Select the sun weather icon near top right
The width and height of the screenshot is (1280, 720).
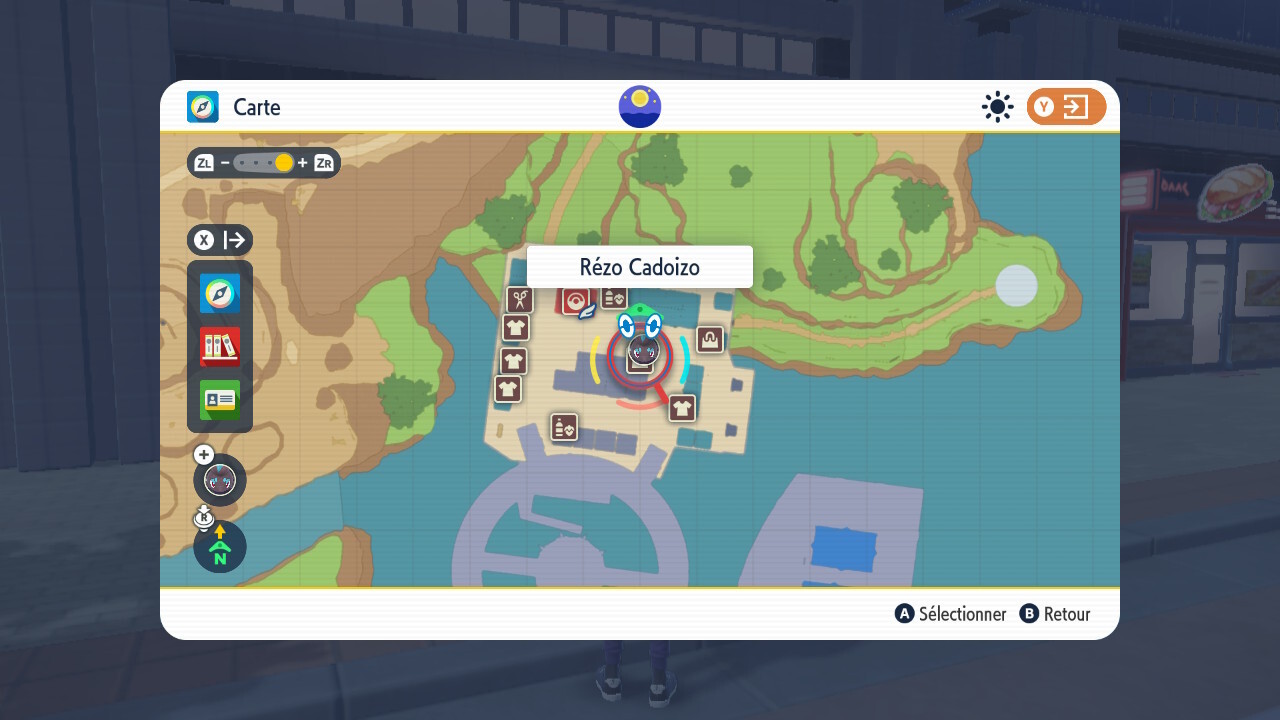997,107
